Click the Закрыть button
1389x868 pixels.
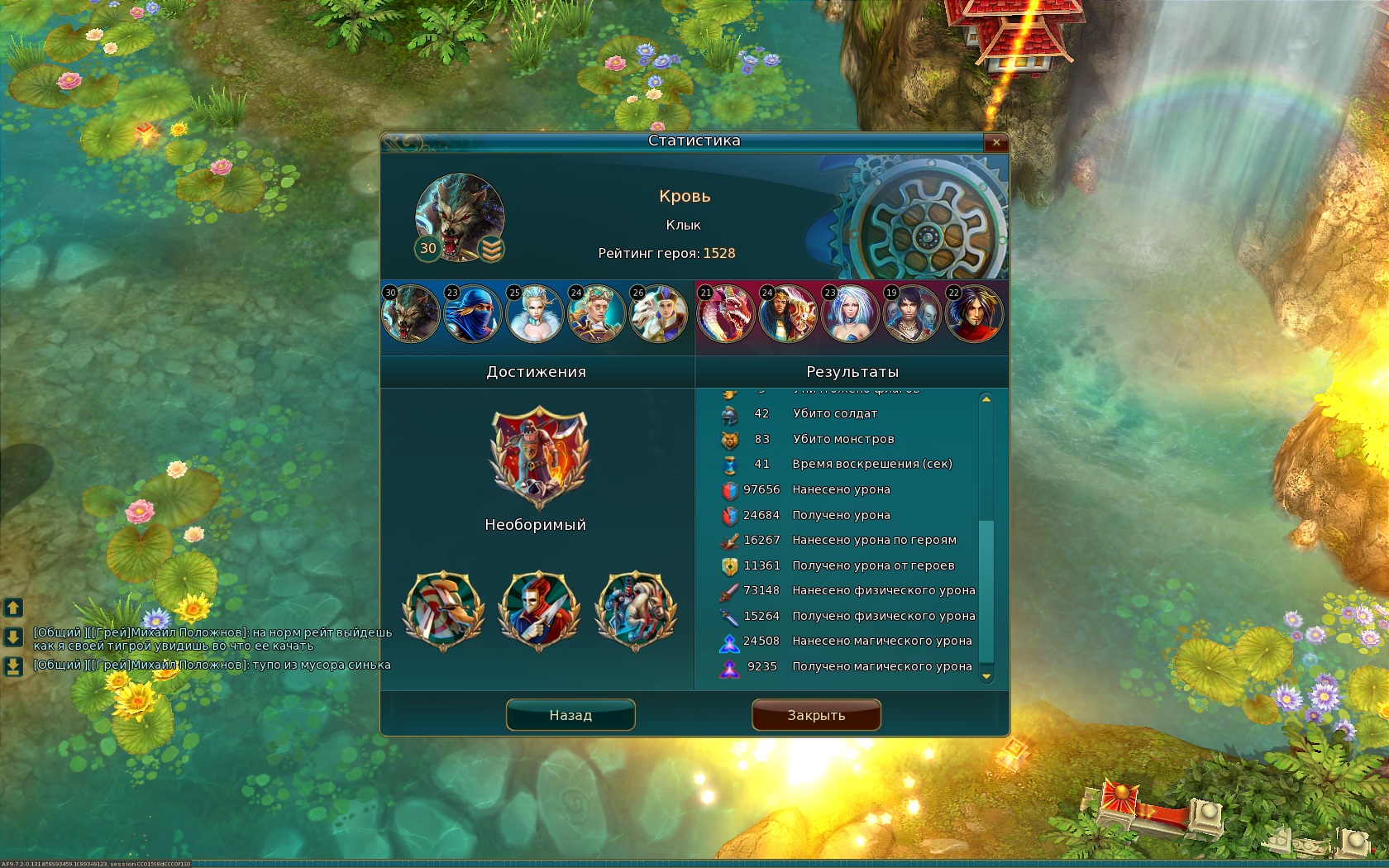(x=816, y=715)
